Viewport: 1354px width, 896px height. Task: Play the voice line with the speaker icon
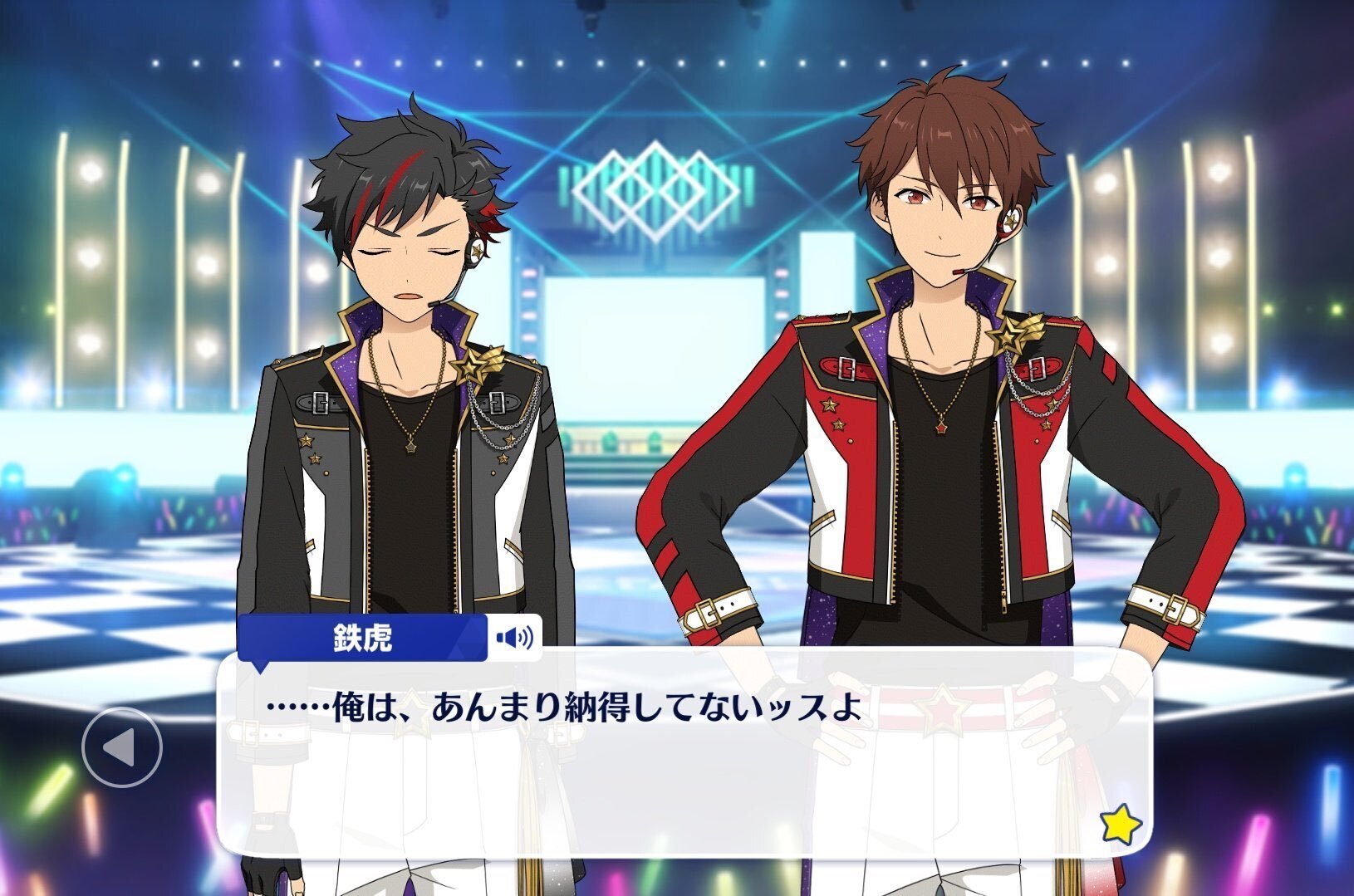coord(514,639)
